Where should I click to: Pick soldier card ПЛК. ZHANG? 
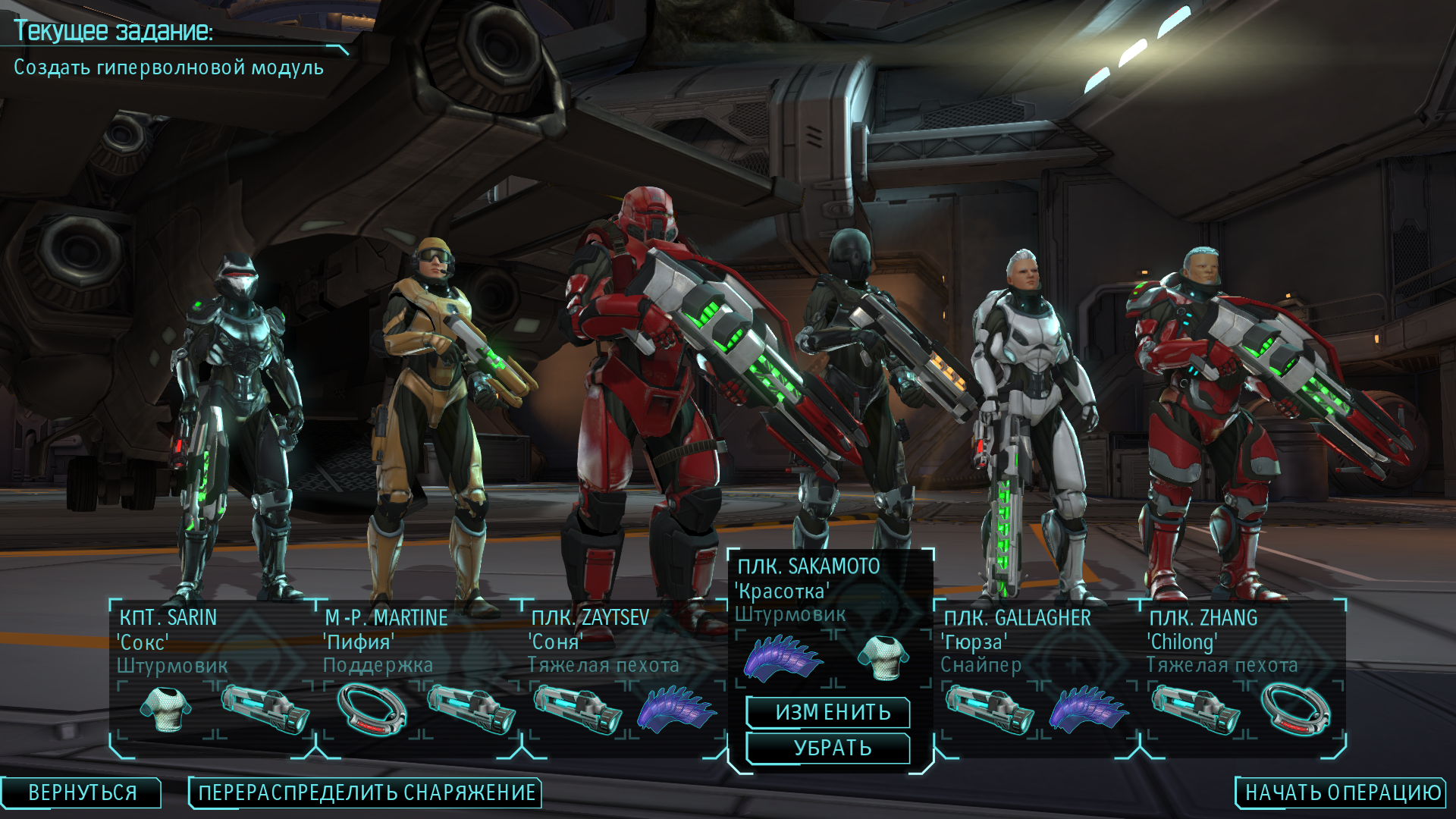coord(1243,642)
